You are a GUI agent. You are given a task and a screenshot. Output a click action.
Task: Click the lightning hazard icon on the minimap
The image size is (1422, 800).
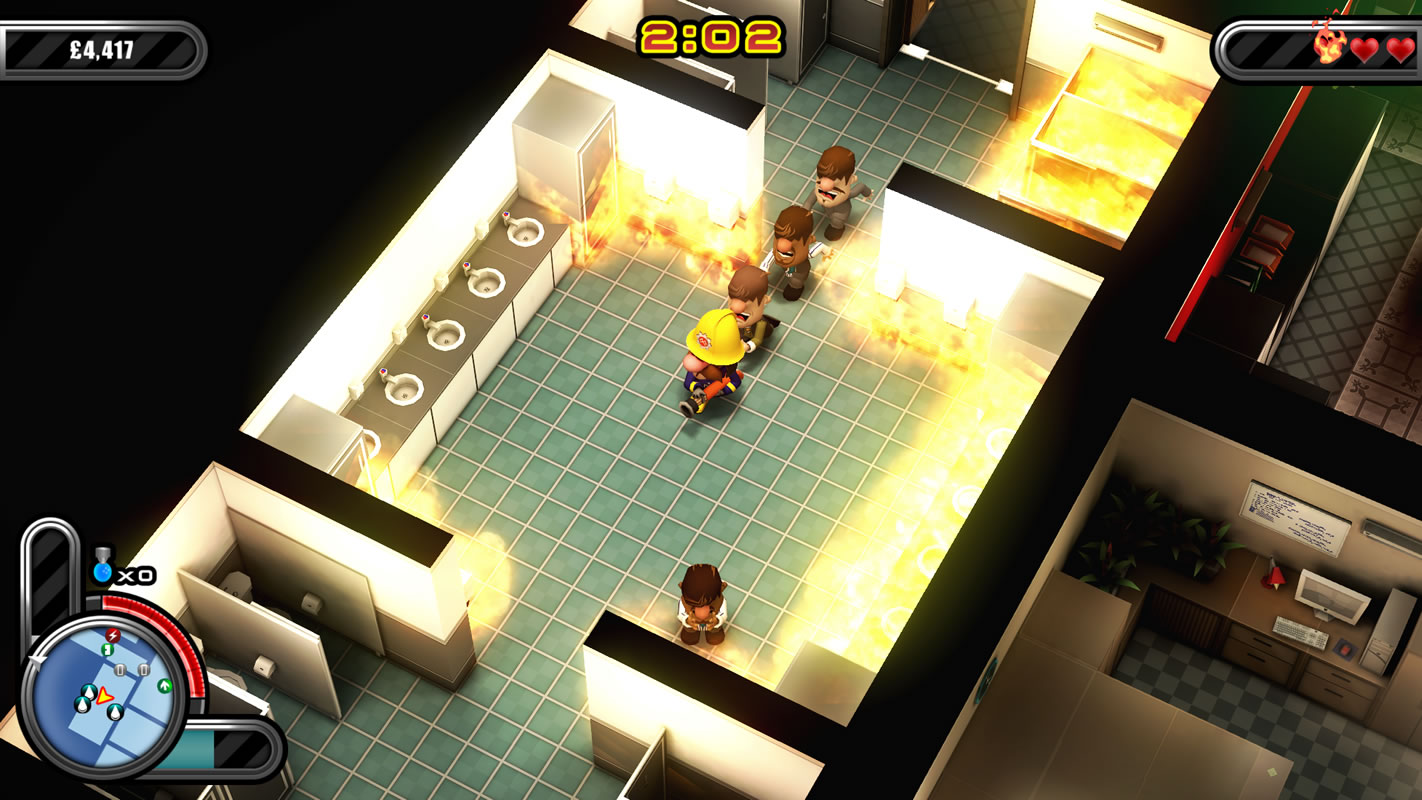(x=112, y=635)
